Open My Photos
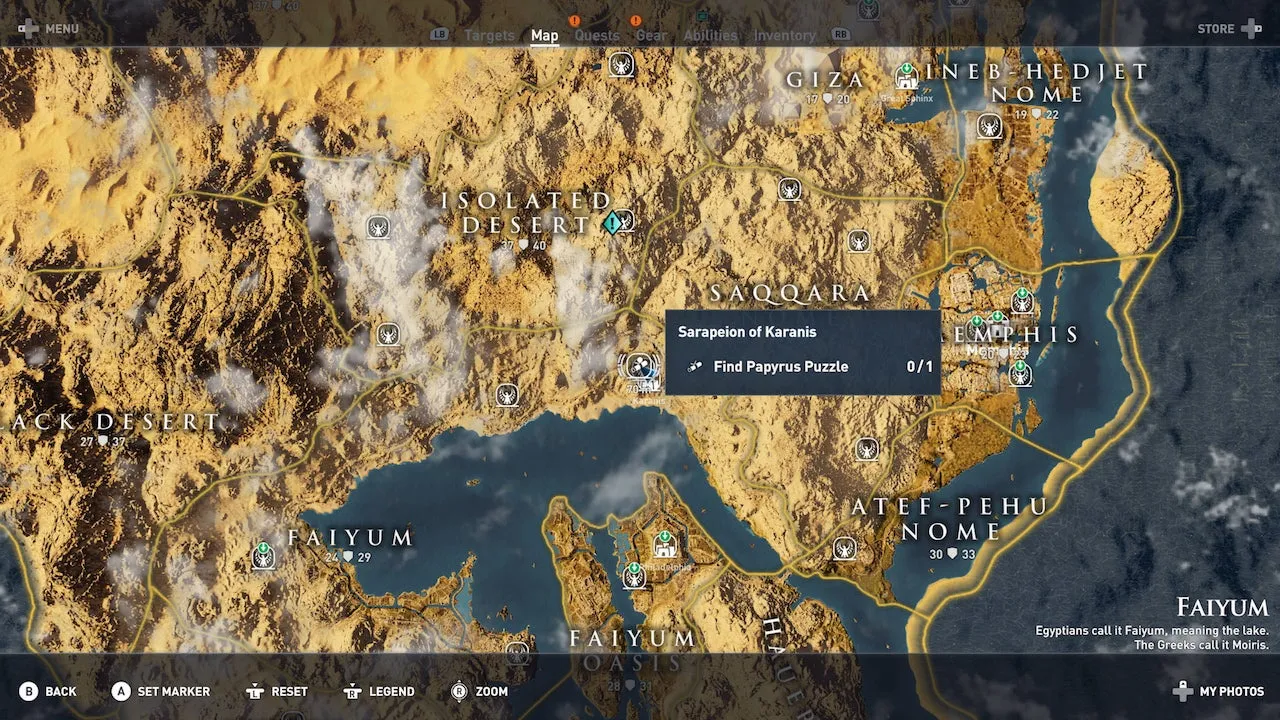 1219,691
